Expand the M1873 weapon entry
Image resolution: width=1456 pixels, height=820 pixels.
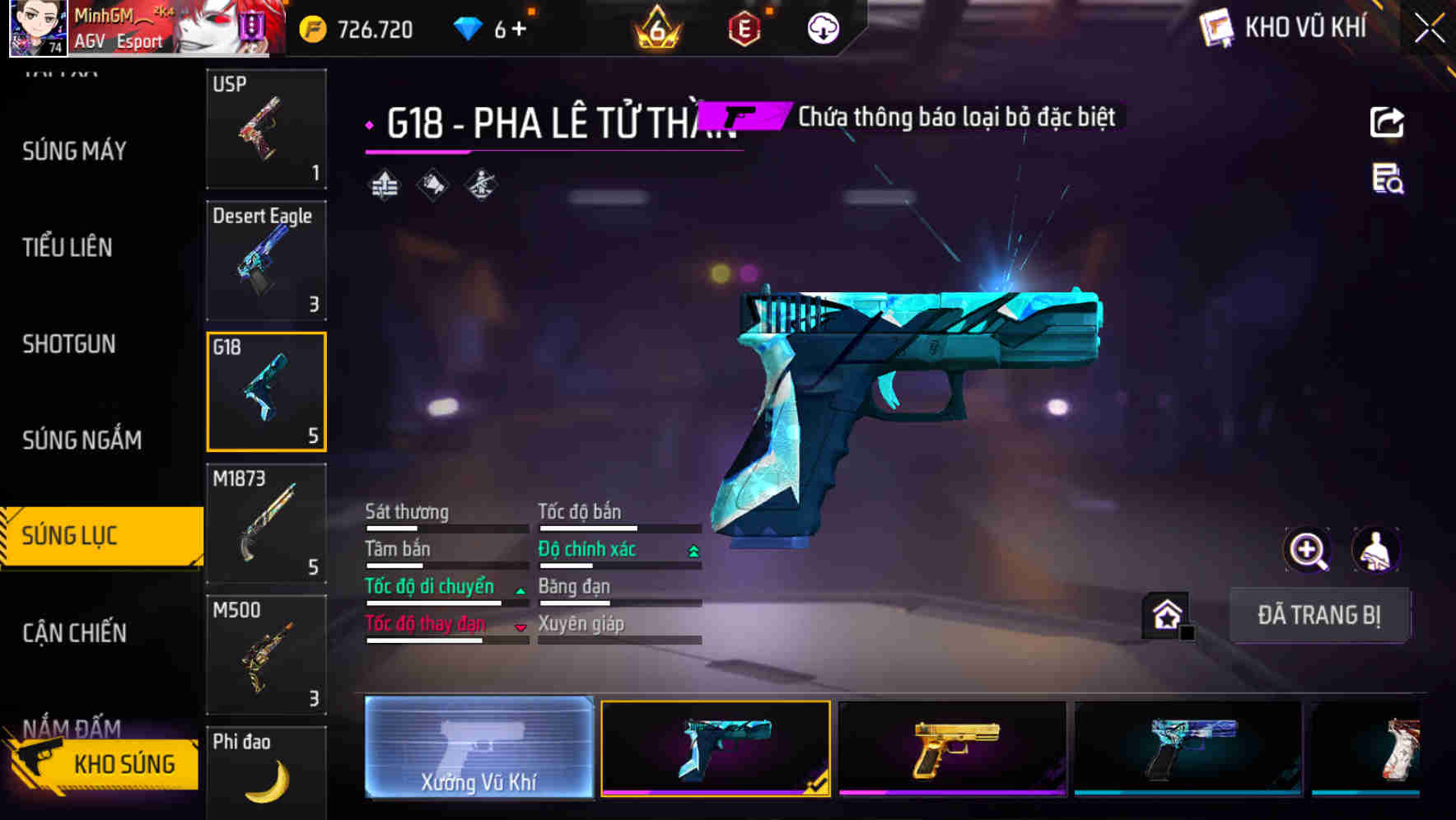pos(266,522)
